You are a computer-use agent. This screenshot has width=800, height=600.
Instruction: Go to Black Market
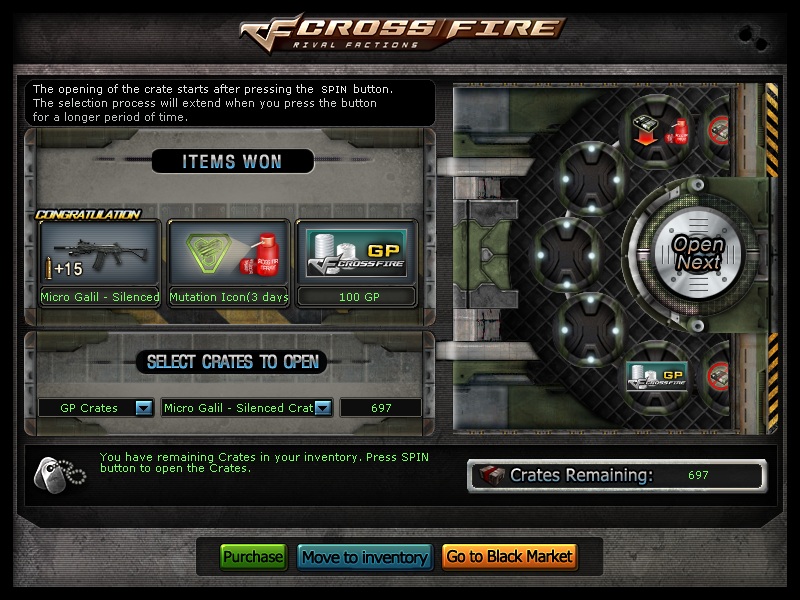coord(509,557)
